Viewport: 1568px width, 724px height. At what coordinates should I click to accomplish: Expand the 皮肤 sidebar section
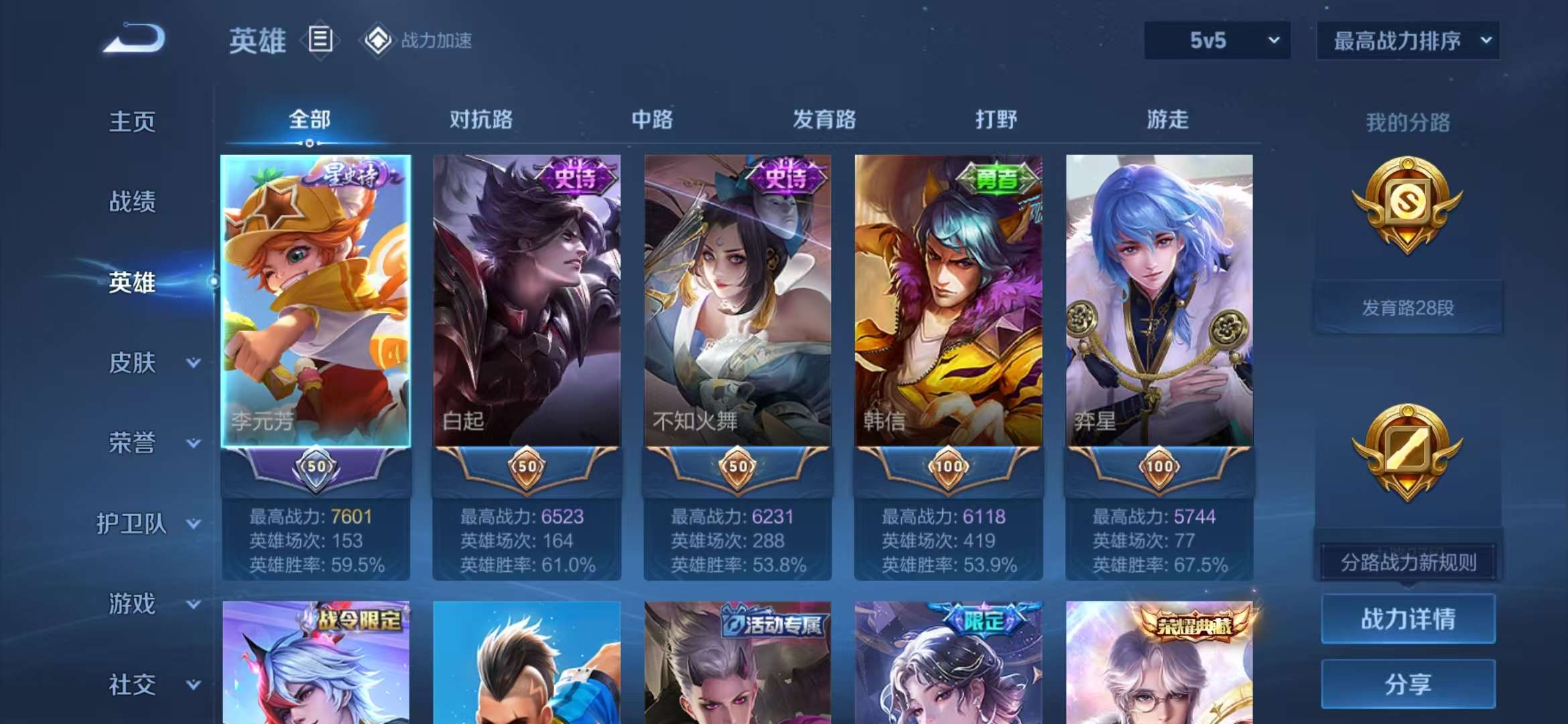point(133,363)
